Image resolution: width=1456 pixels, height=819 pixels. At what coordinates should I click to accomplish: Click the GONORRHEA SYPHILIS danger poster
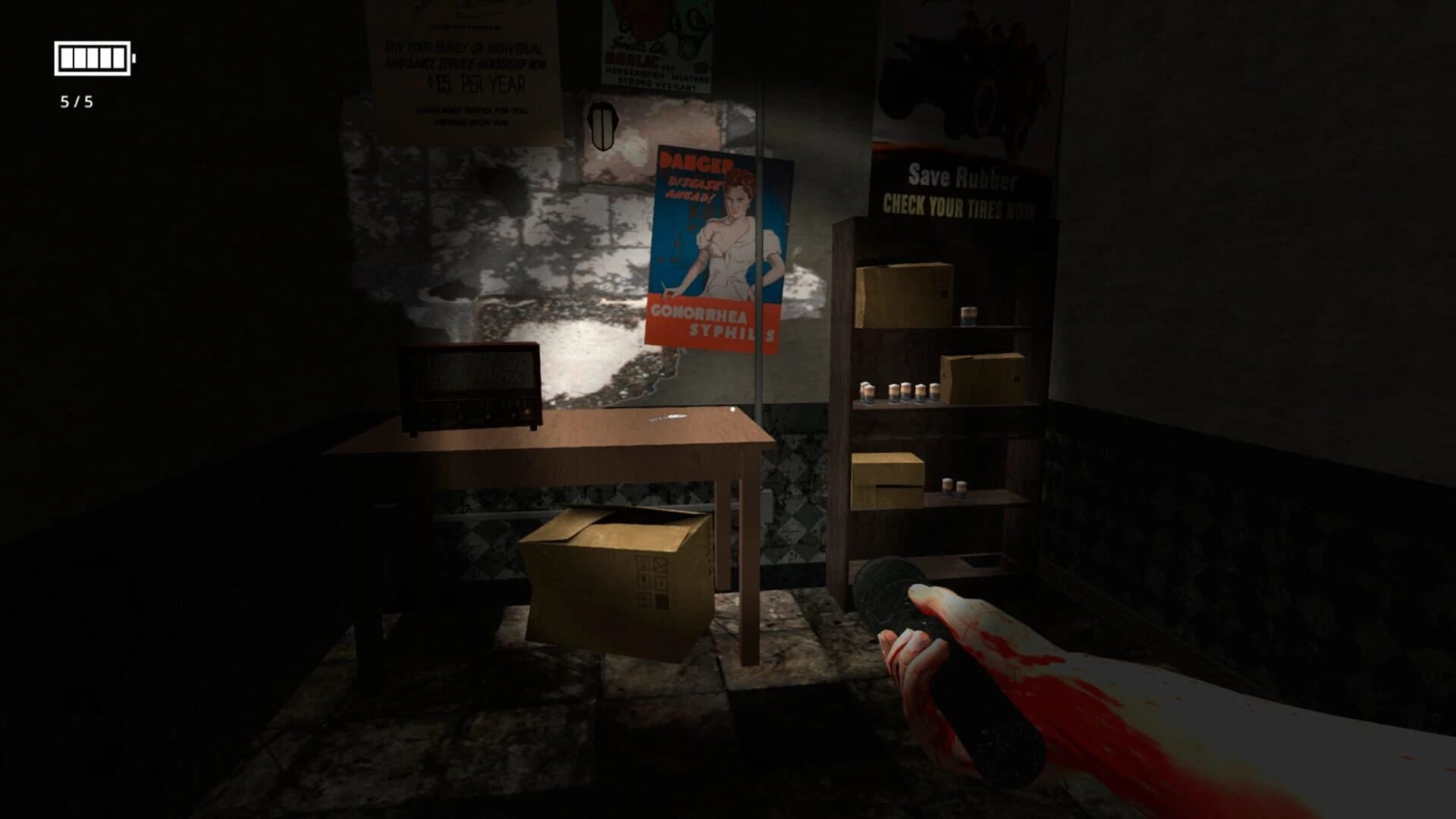[717, 243]
